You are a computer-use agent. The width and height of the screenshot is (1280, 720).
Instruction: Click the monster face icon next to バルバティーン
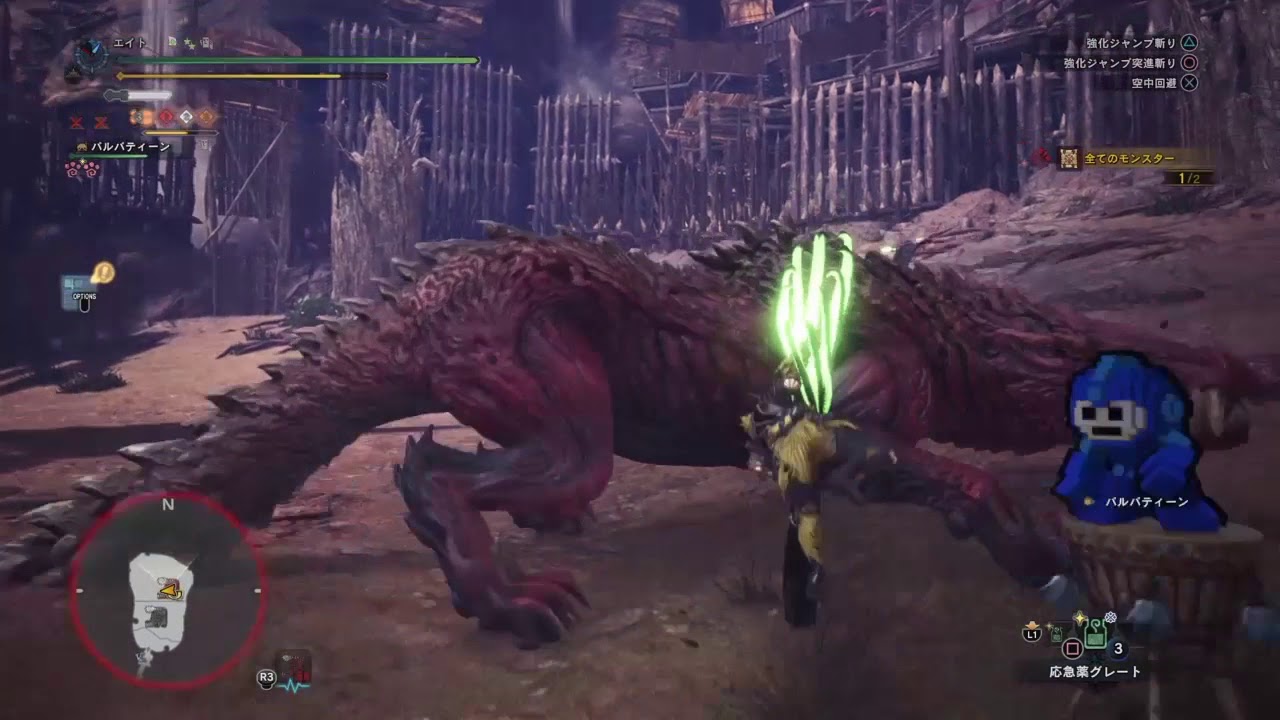(81, 146)
